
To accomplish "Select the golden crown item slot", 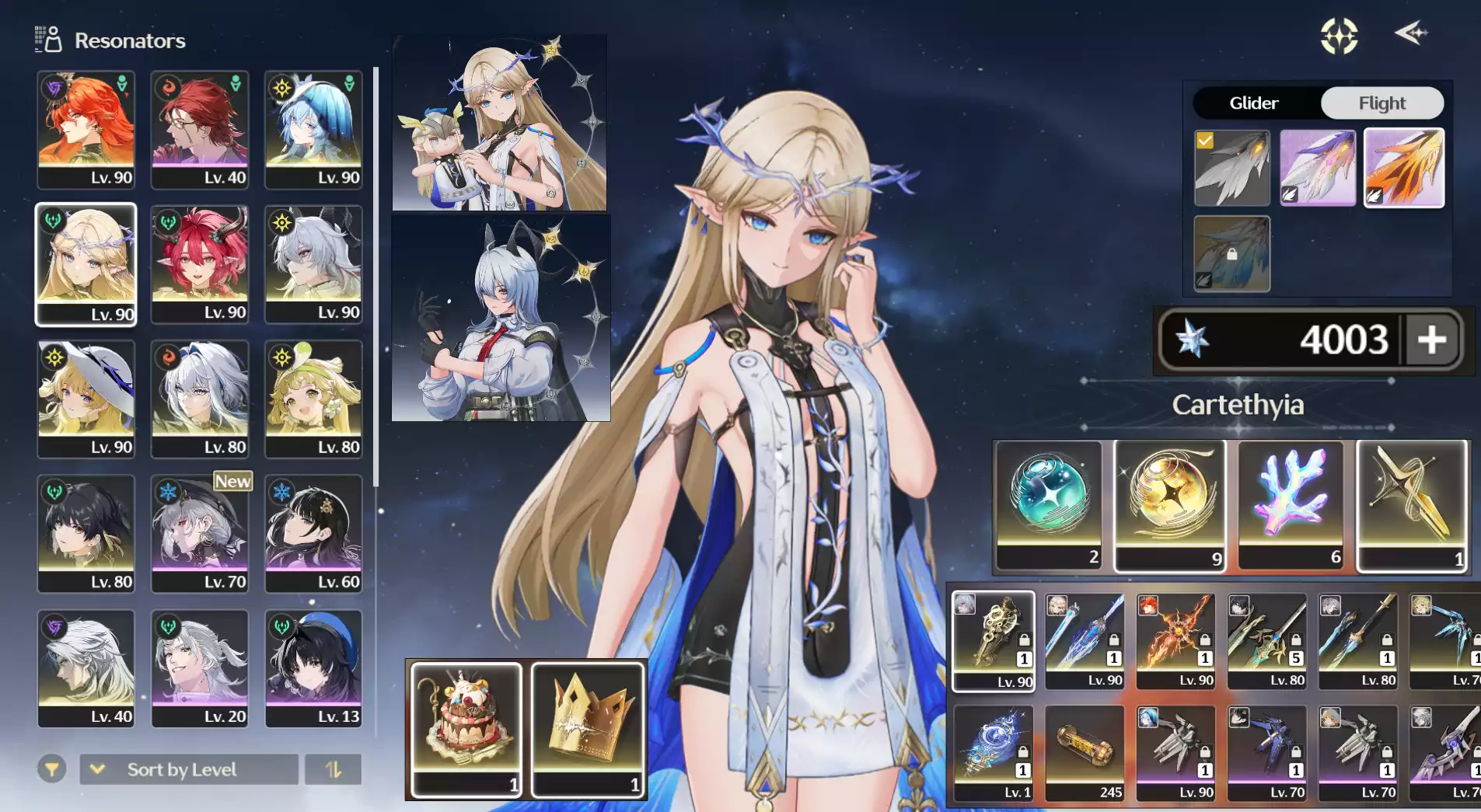I will pyautogui.click(x=588, y=728).
